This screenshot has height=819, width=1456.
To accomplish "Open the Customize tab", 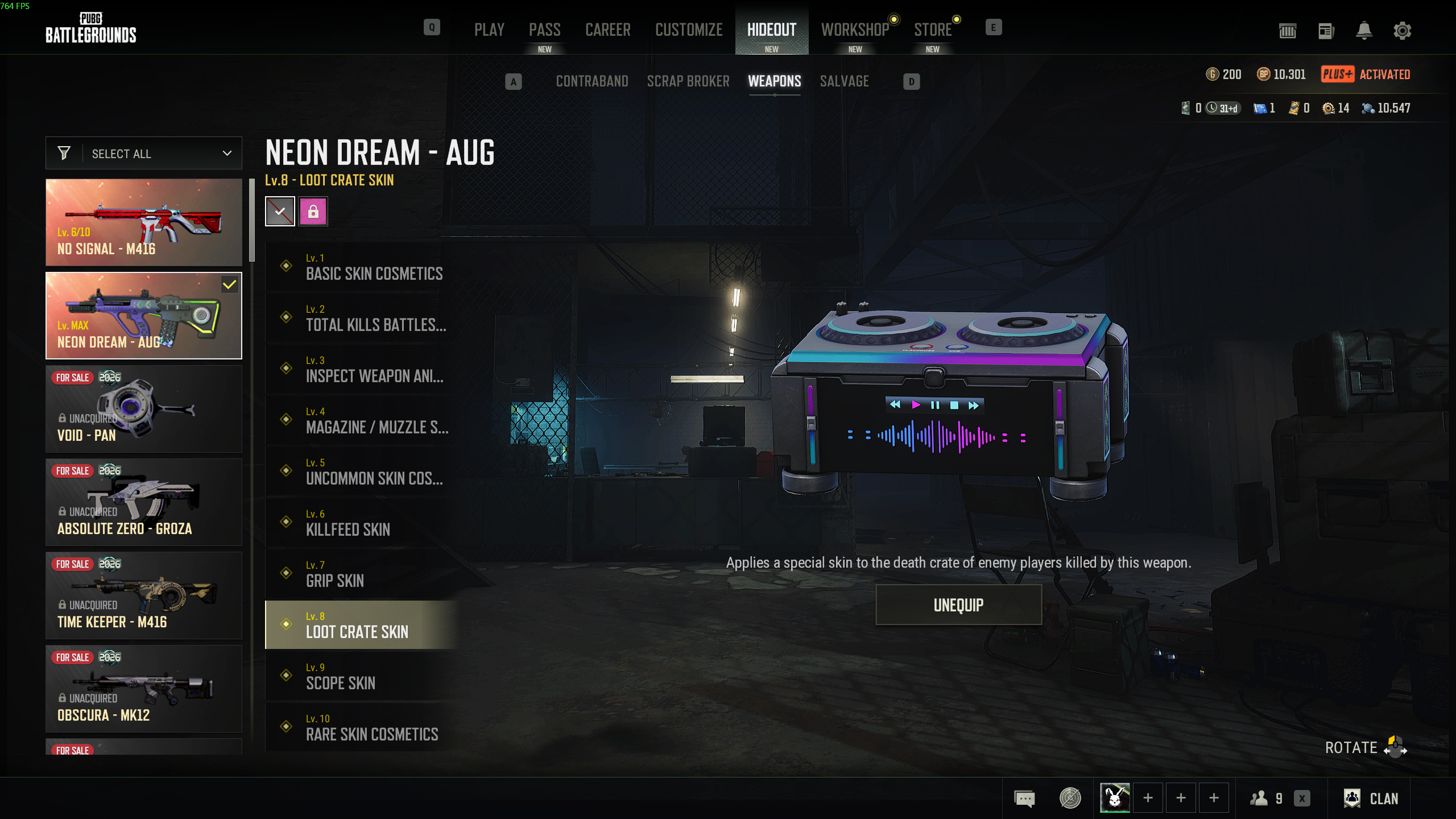I will (689, 30).
